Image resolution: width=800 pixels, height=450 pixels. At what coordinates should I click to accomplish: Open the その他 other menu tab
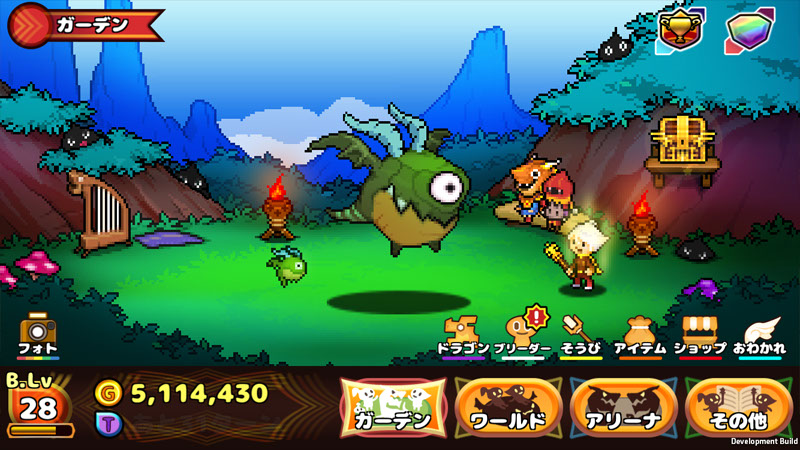pos(738,410)
